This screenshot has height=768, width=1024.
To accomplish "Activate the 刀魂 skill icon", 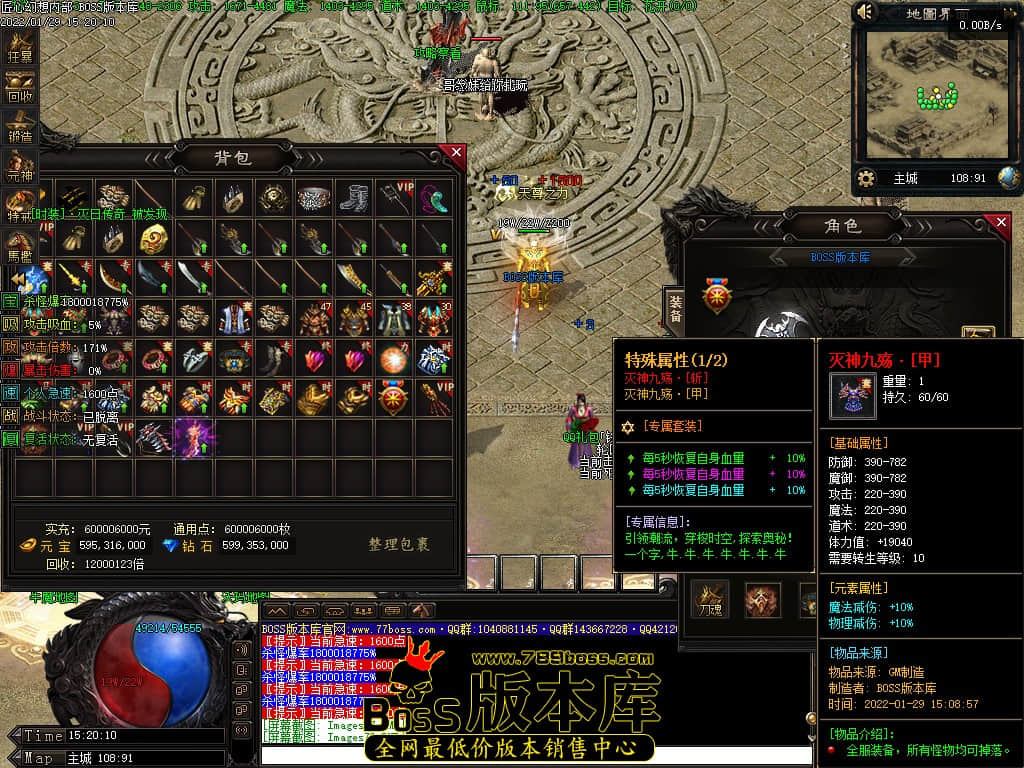I will 713,598.
